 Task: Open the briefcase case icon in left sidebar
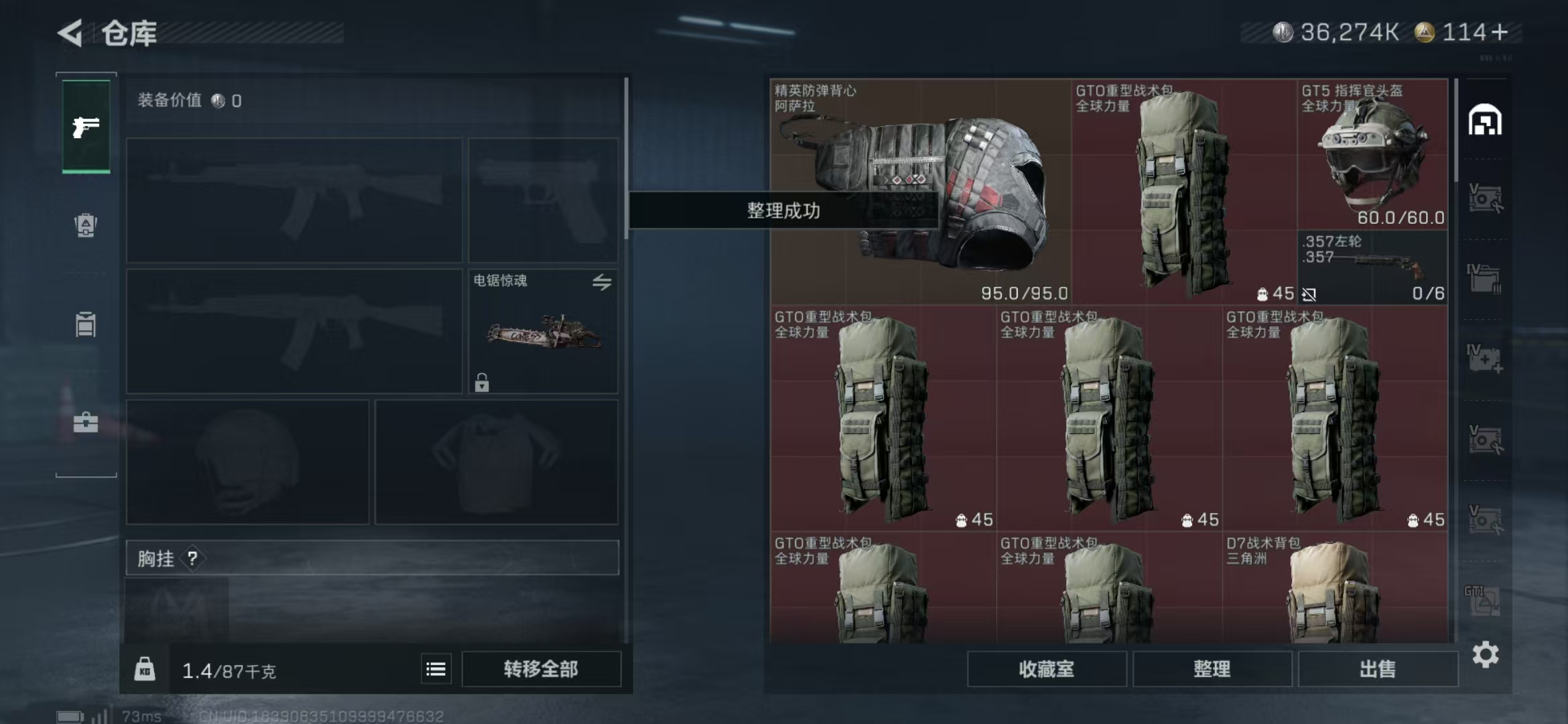[85, 424]
